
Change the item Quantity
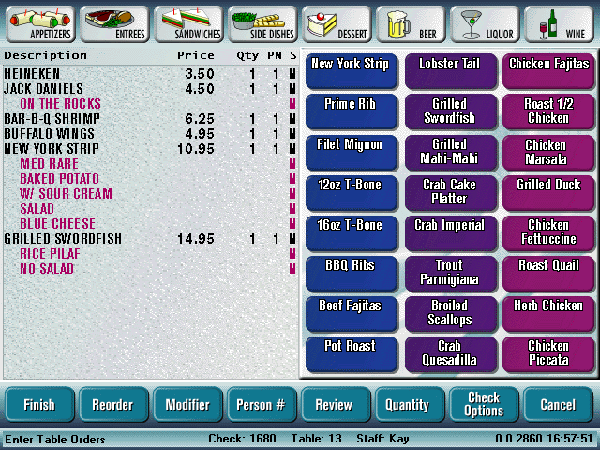click(x=408, y=405)
